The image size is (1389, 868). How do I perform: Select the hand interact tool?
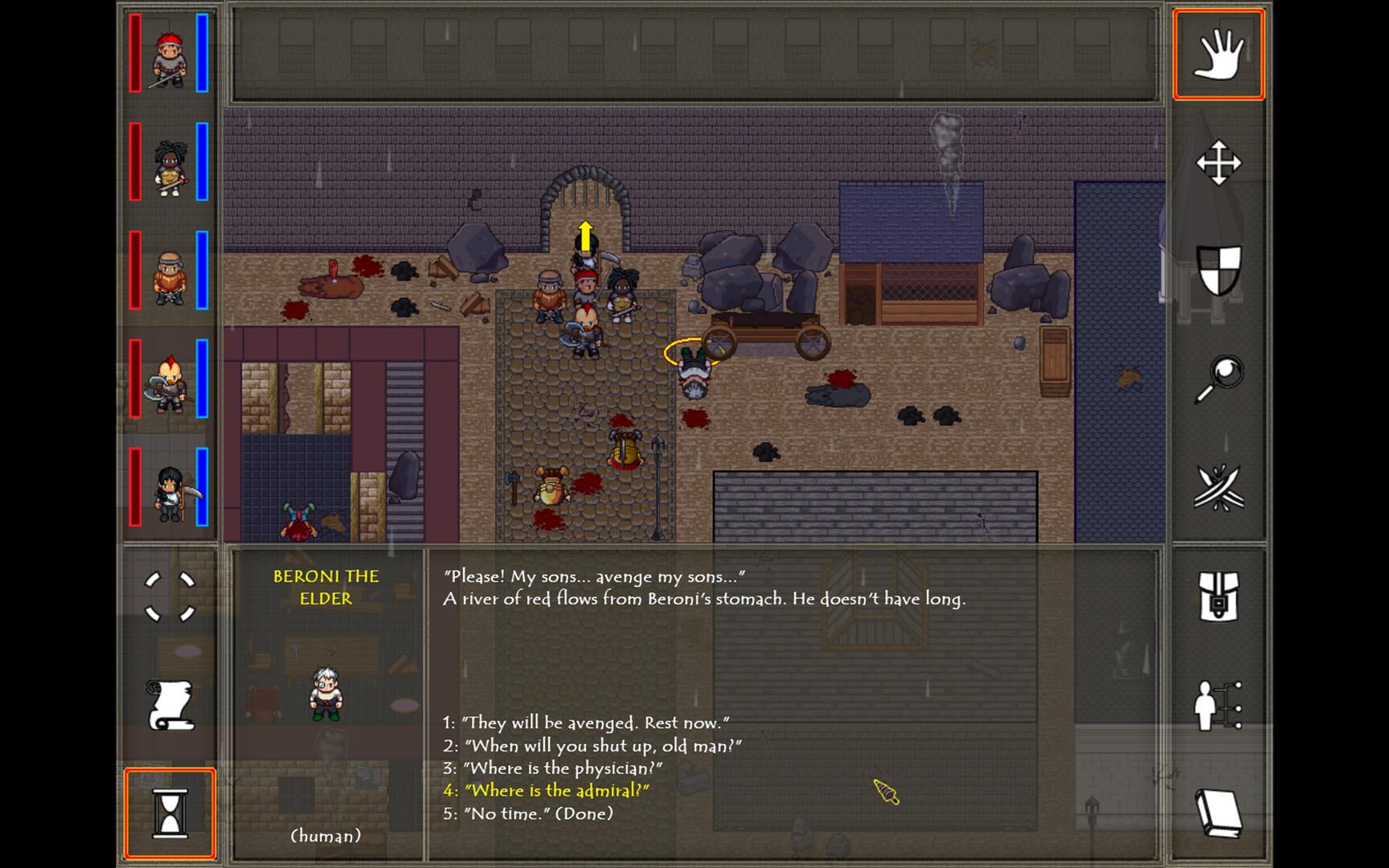tap(1218, 55)
